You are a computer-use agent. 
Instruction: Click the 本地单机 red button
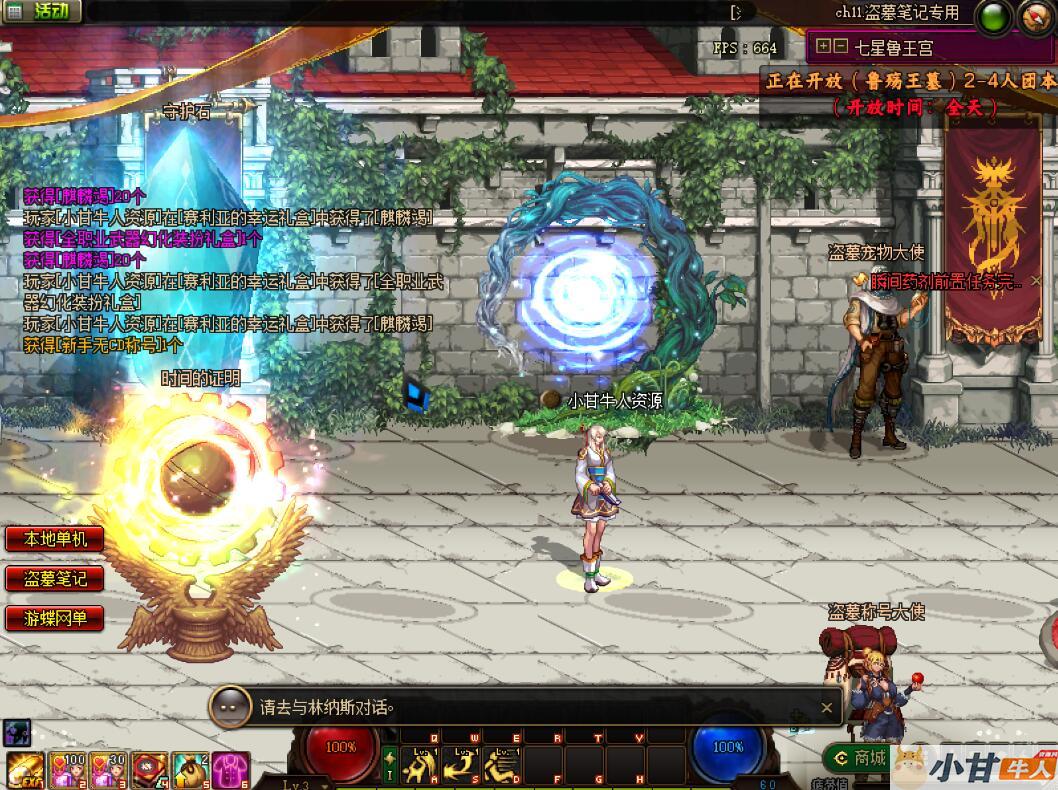pos(56,539)
